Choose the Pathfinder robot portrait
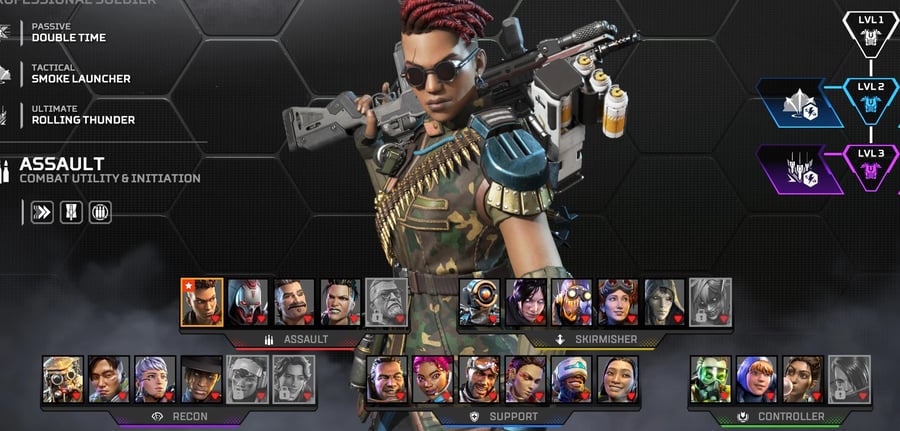This screenshot has width=900, height=431. click(480, 302)
